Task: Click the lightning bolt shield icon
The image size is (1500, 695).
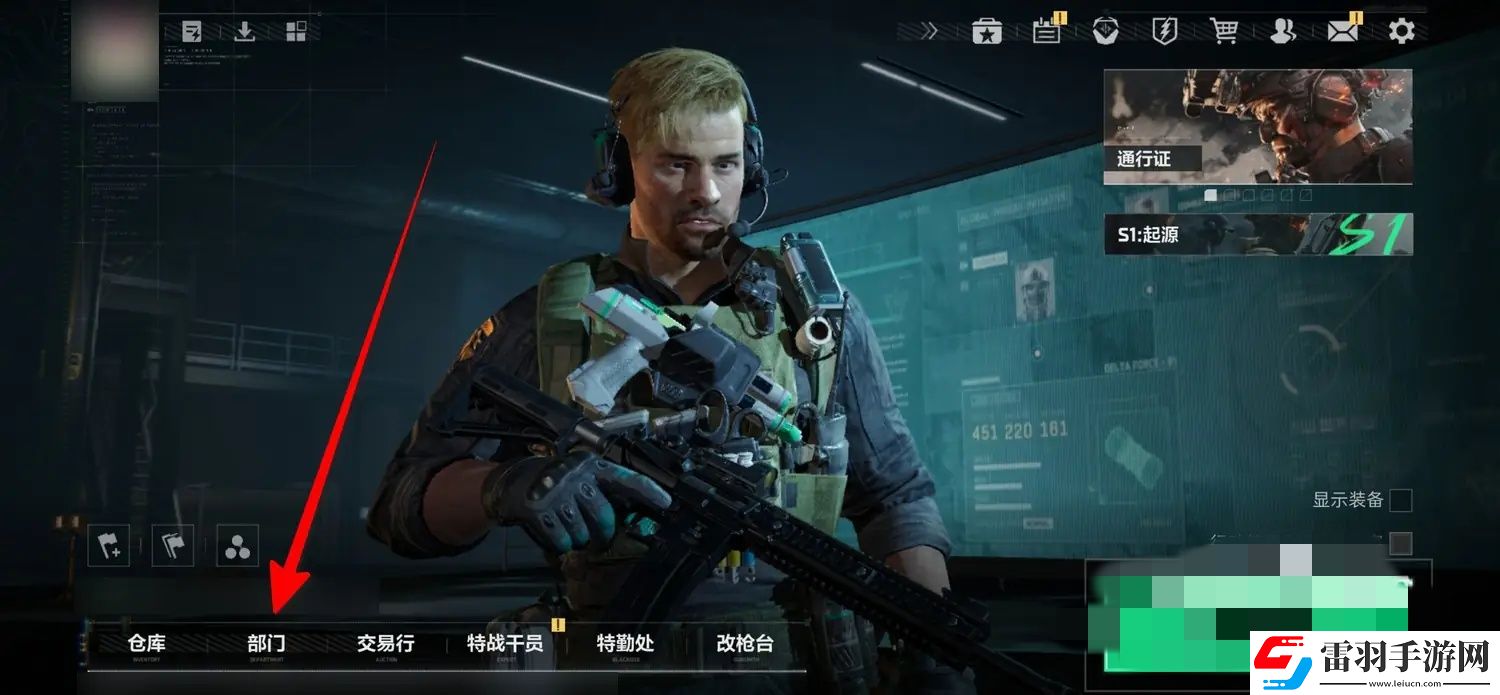Action: coord(1165,31)
